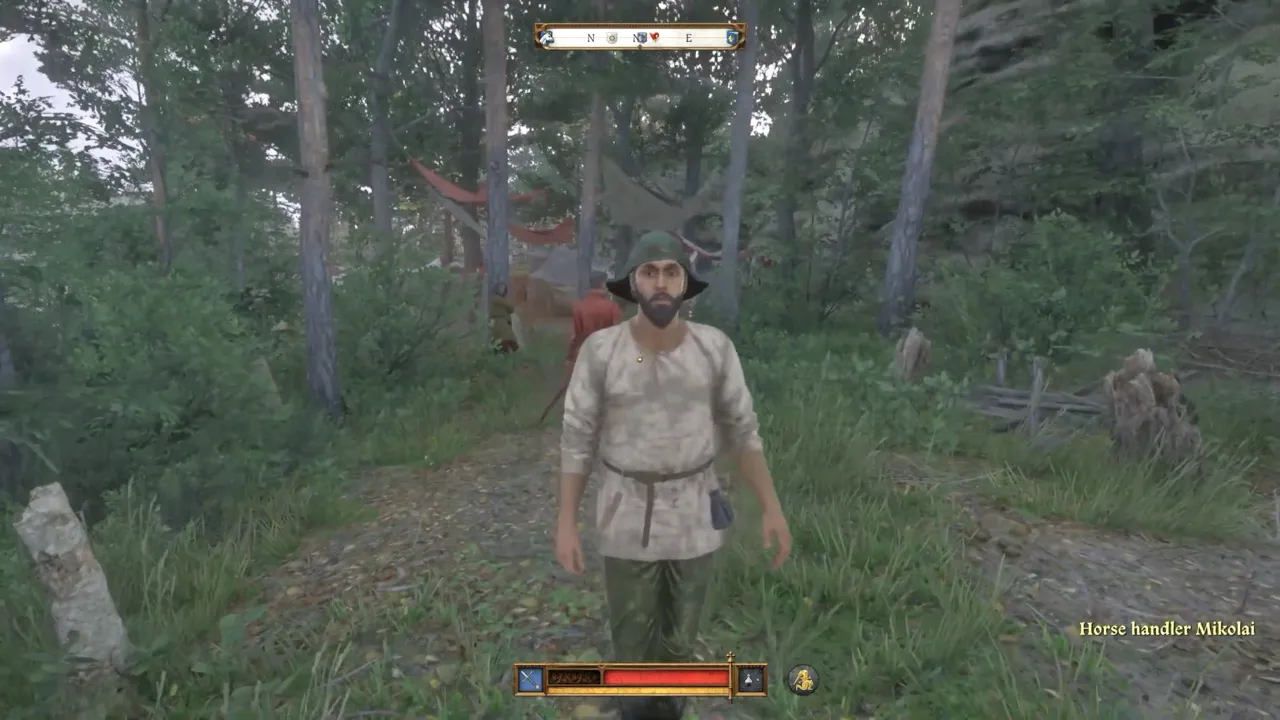Select the white horse marker on compass

click(547, 37)
